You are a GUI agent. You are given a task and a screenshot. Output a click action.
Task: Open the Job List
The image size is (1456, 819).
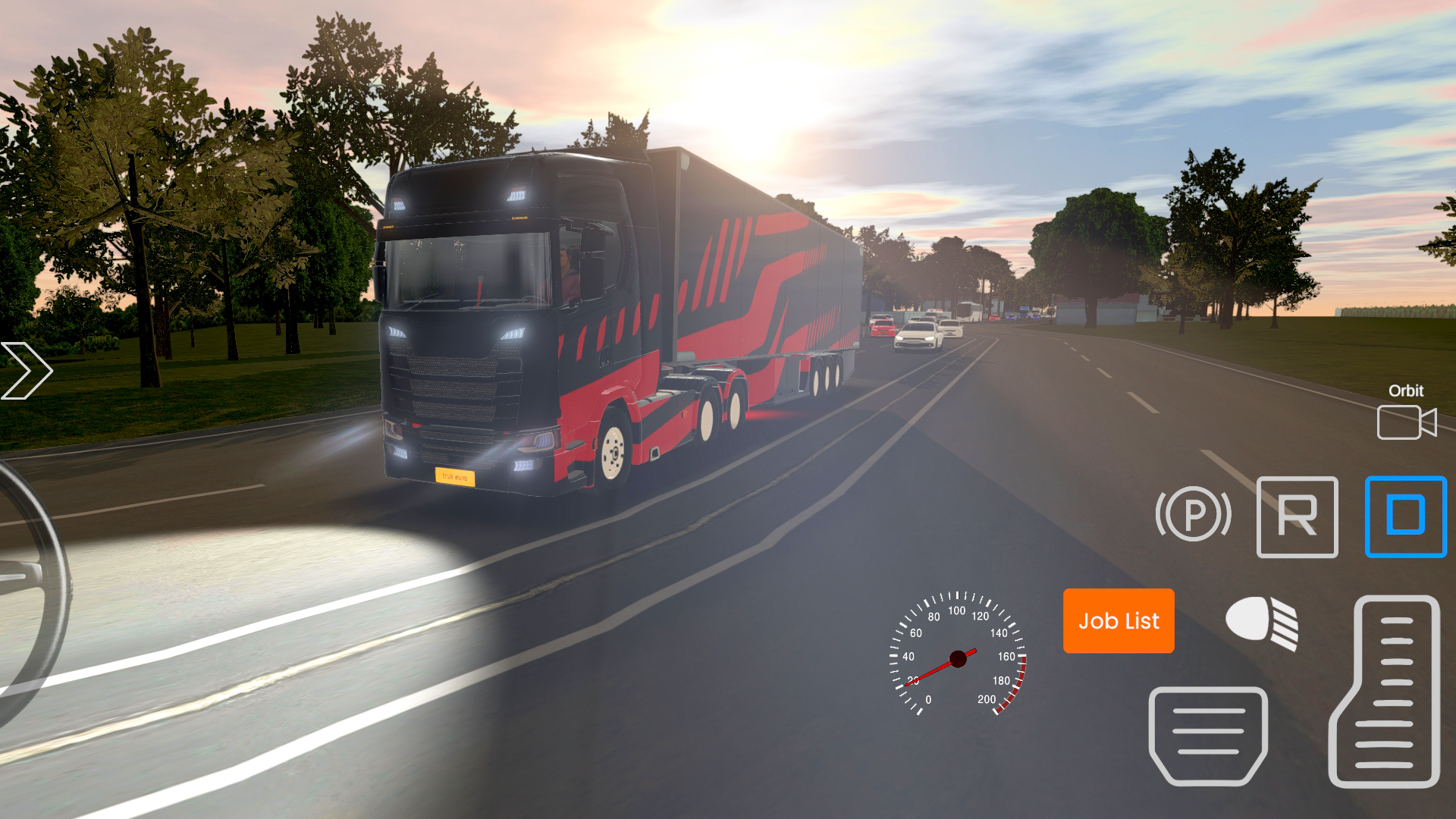(1119, 621)
